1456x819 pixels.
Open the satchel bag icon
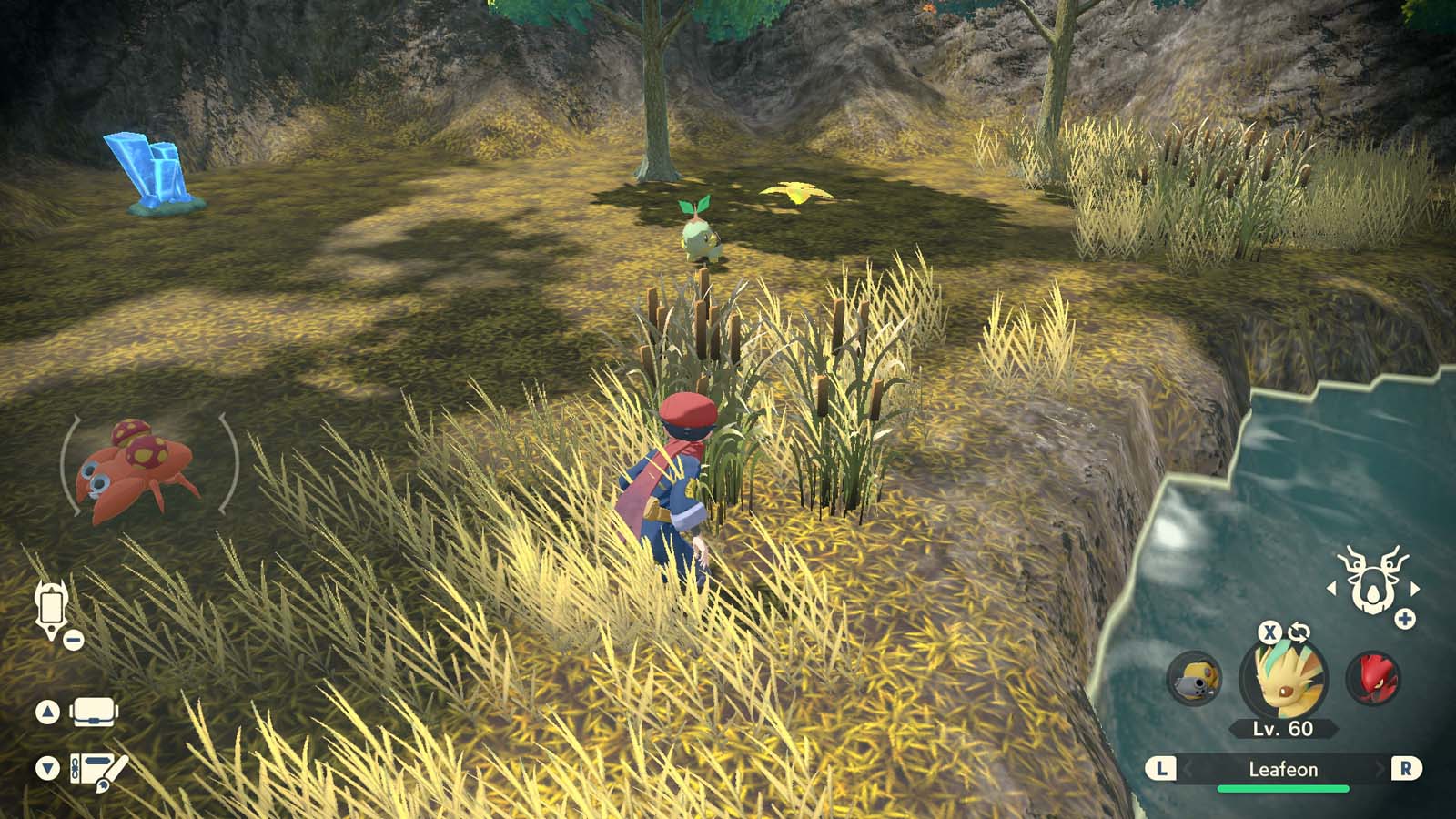pos(94,712)
